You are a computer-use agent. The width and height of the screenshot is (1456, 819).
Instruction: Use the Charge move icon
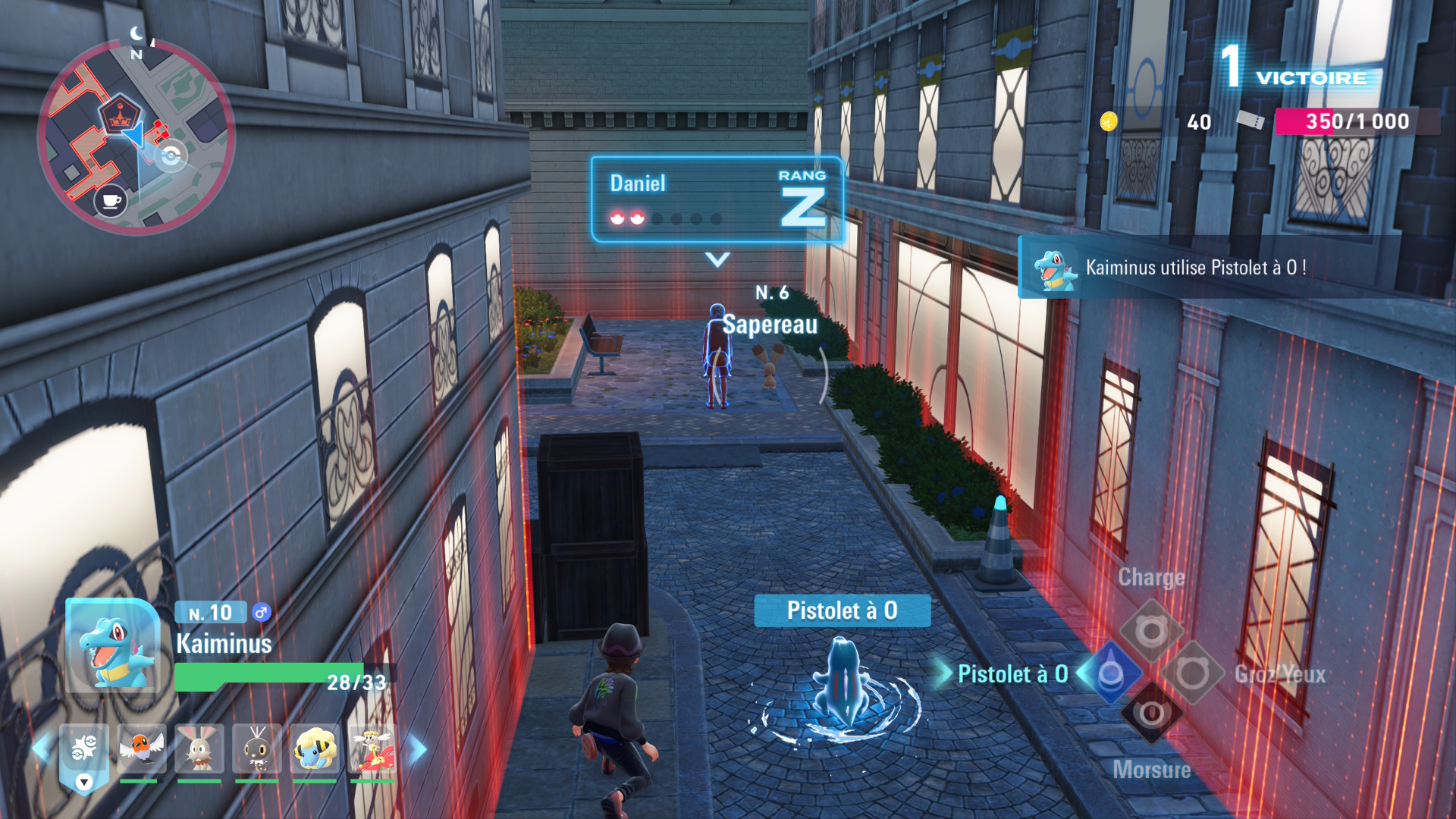tap(1151, 631)
